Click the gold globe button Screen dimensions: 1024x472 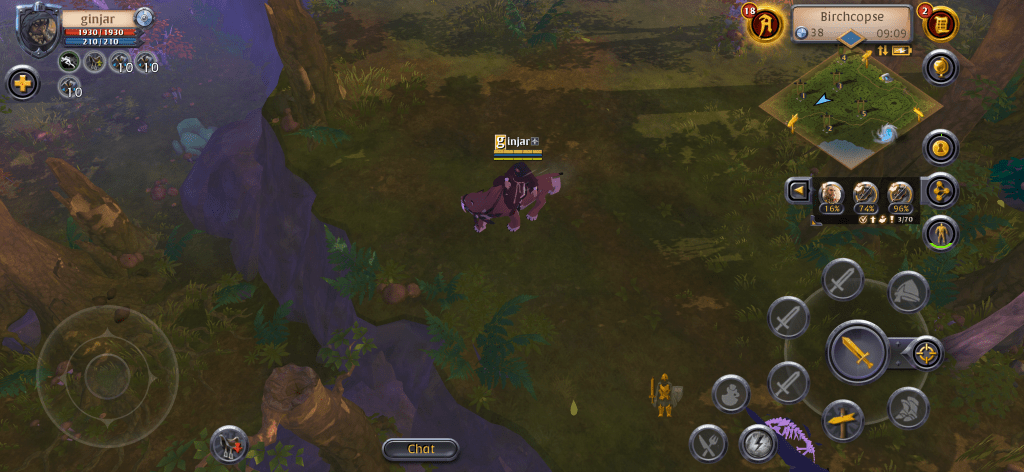click(941, 68)
